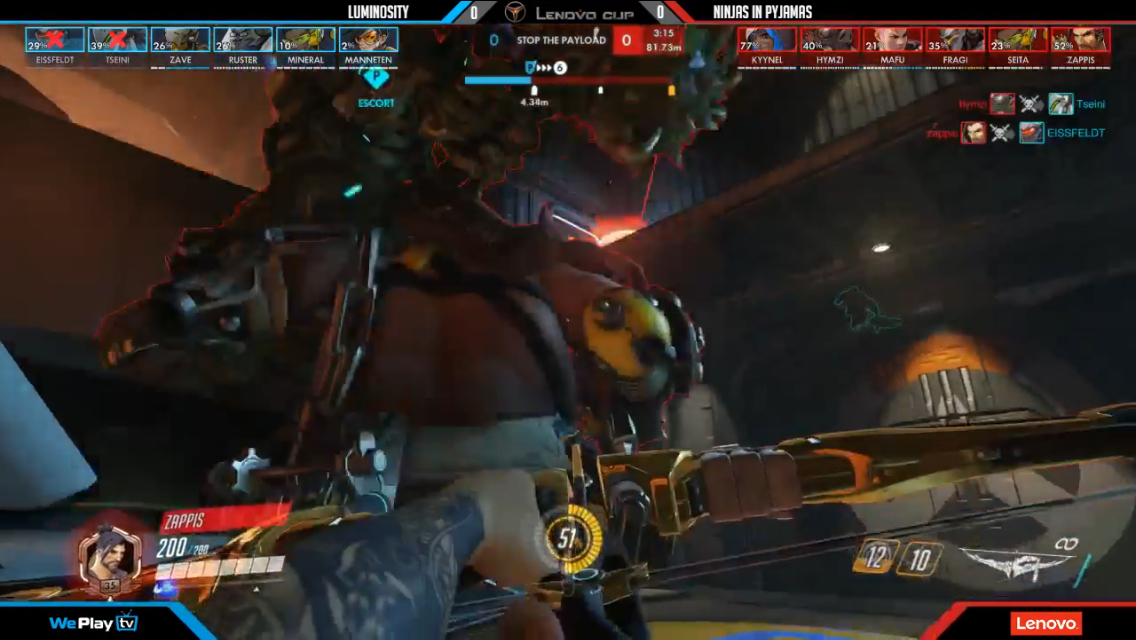Switch view to MANNETEN's portrait

pos(368,40)
